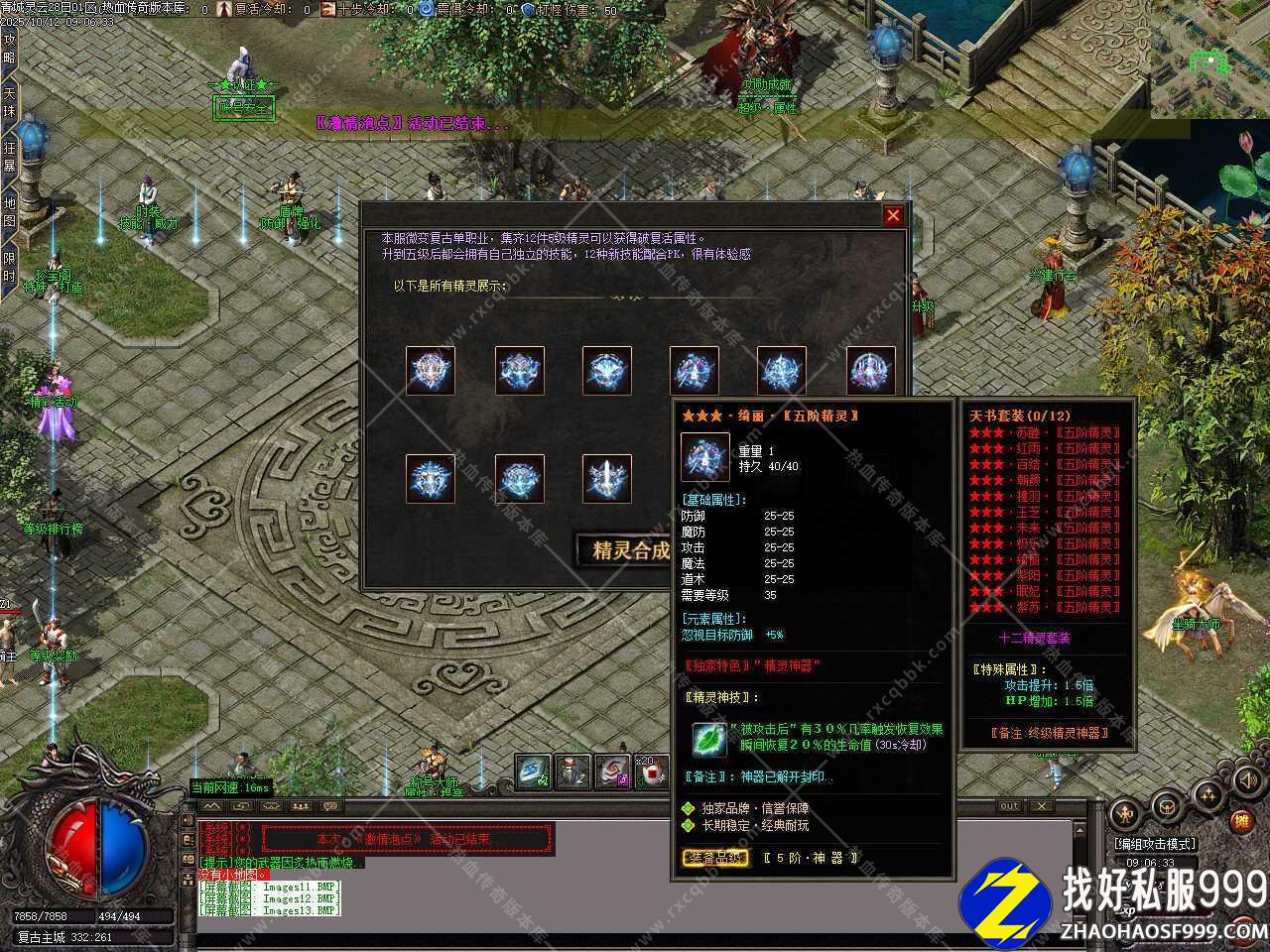Open the round character-figure menu button
Image resolution: width=1270 pixels, height=952 pixels.
pyautogui.click(x=1123, y=815)
